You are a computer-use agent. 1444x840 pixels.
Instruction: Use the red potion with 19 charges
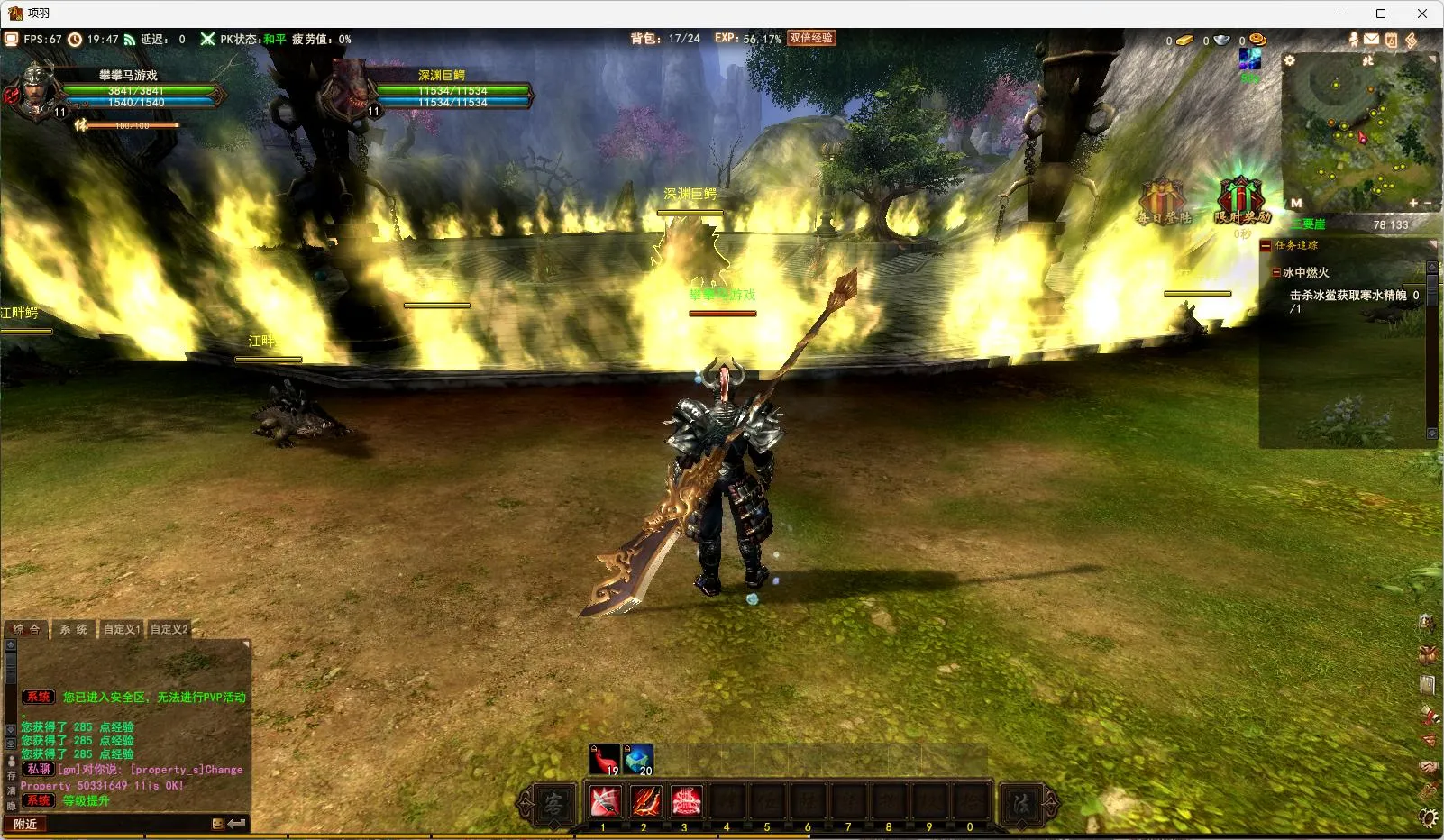604,759
